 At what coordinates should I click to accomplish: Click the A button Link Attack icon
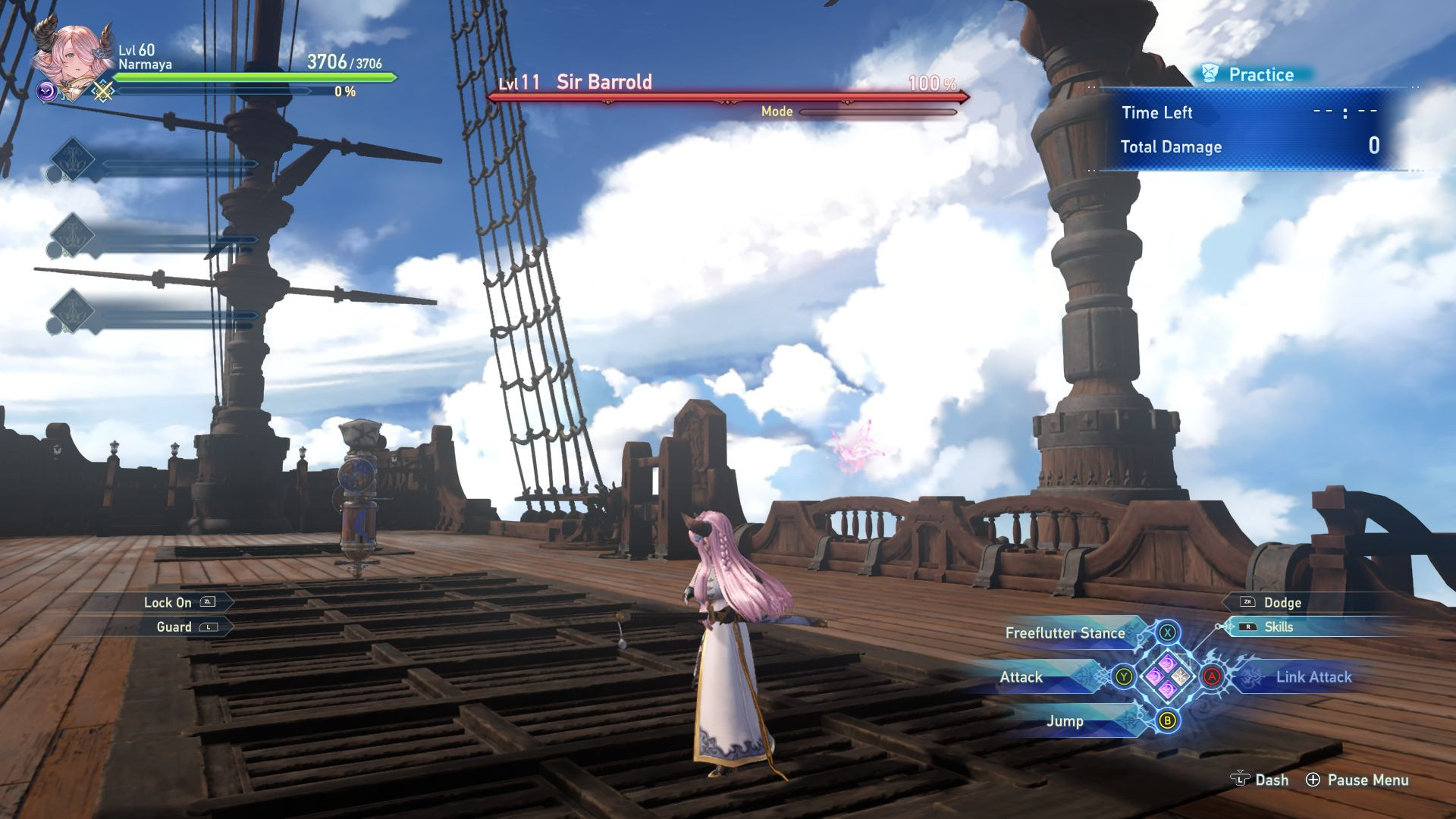pos(1213,677)
